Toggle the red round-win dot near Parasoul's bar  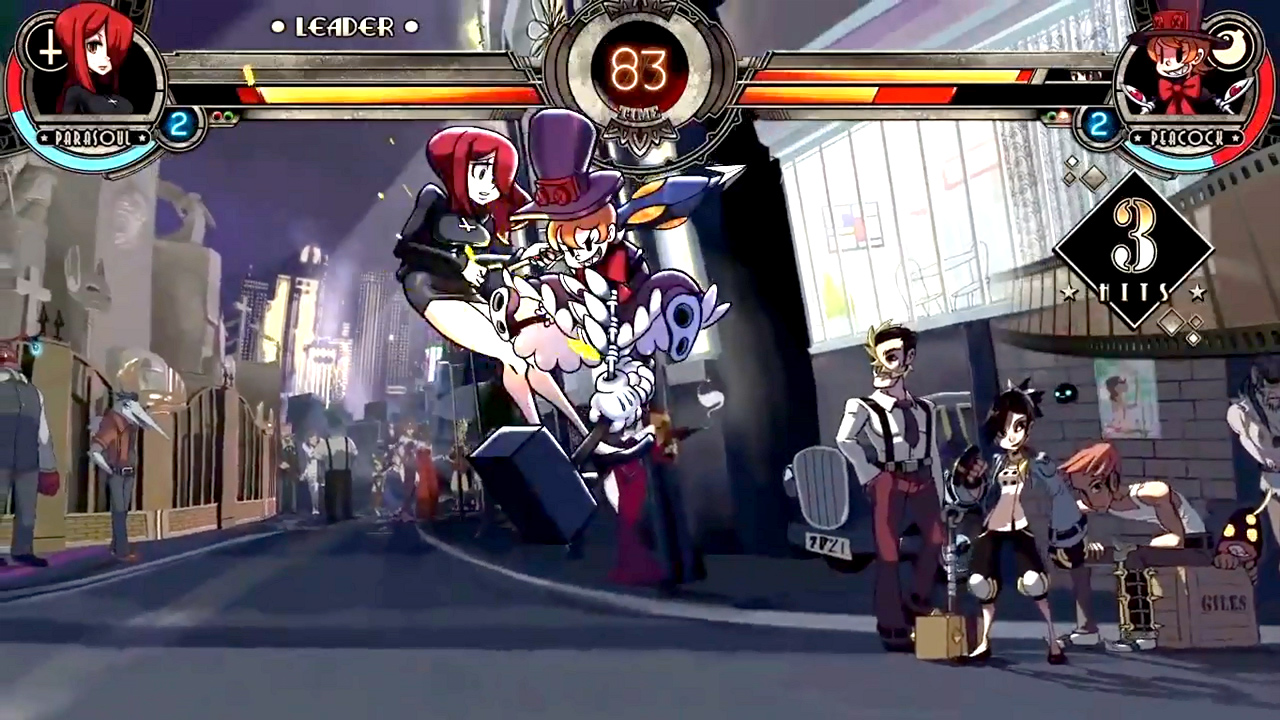[x=218, y=116]
